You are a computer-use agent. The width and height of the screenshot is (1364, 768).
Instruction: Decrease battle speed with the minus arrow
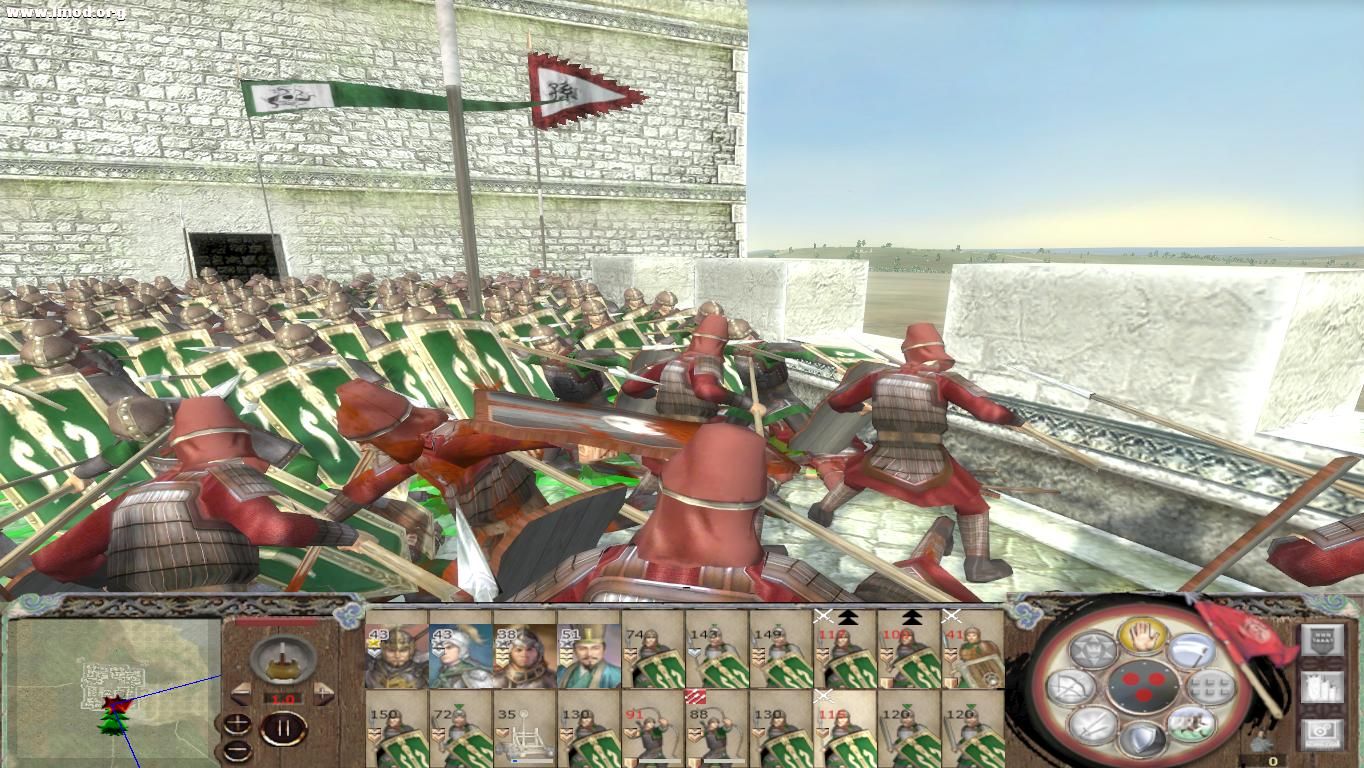coord(238,692)
